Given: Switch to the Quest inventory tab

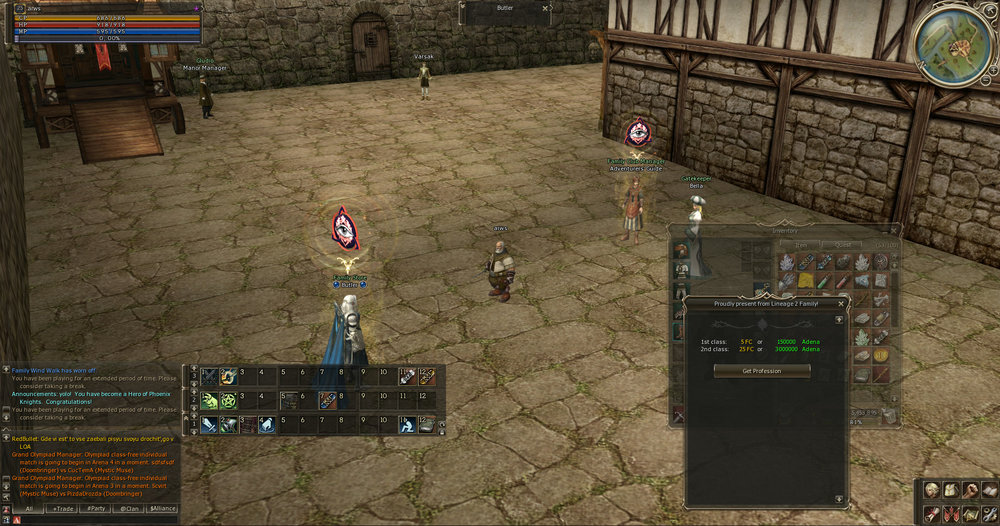Looking at the screenshot, I should click(x=841, y=243).
